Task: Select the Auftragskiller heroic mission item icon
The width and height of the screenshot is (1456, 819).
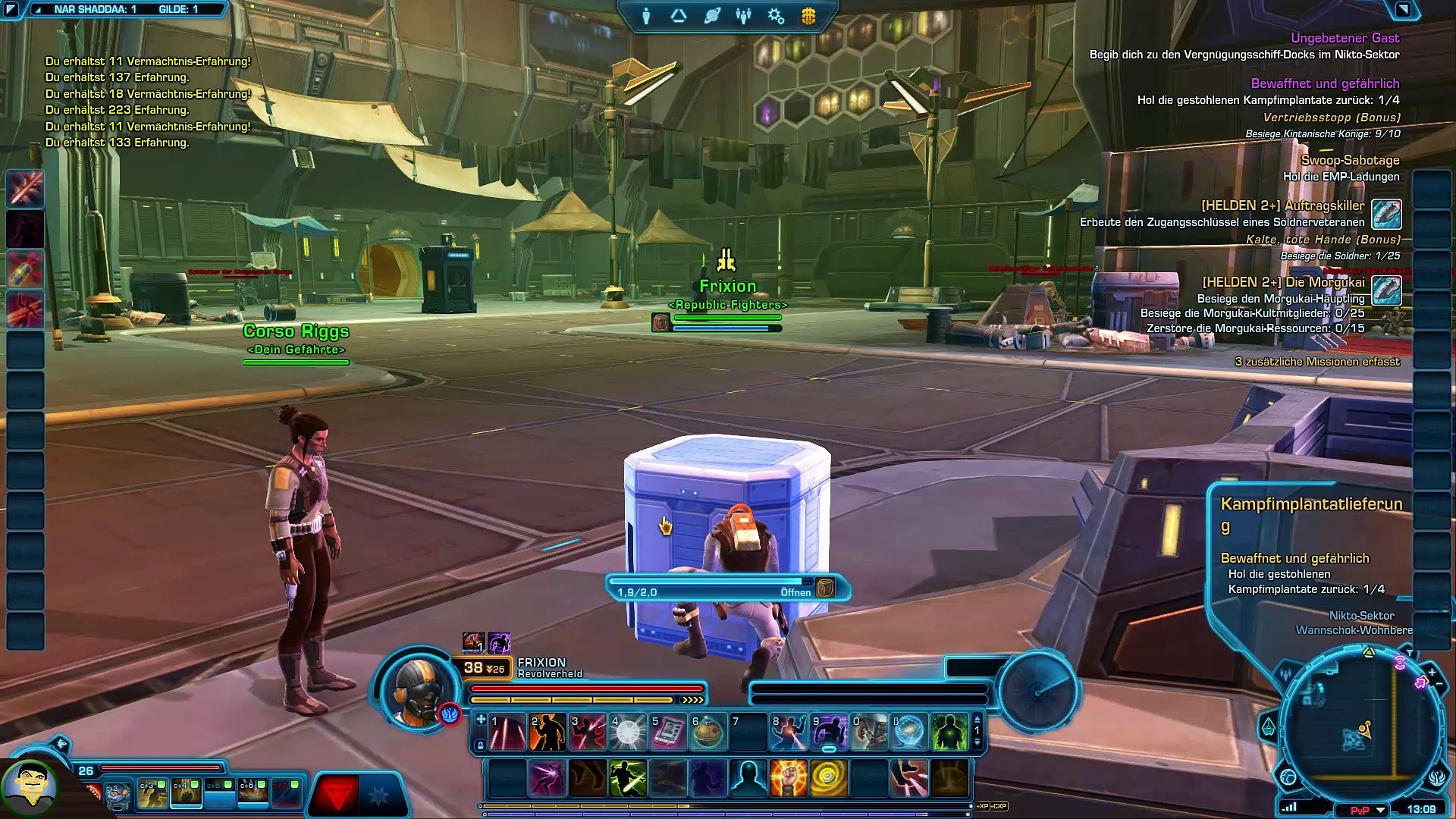Action: [x=1386, y=214]
